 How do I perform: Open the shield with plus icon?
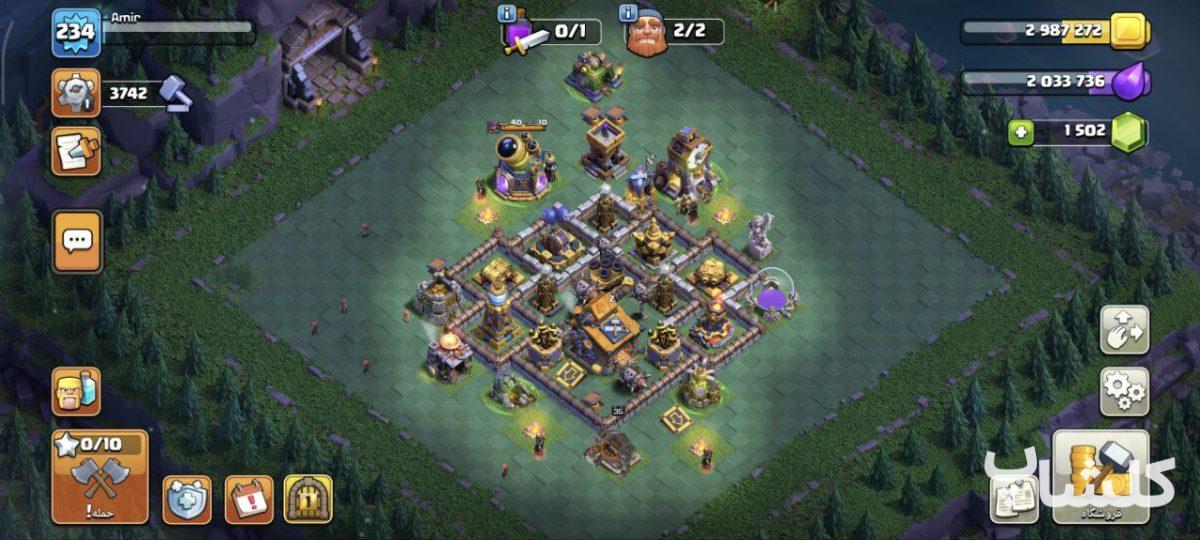click(187, 499)
